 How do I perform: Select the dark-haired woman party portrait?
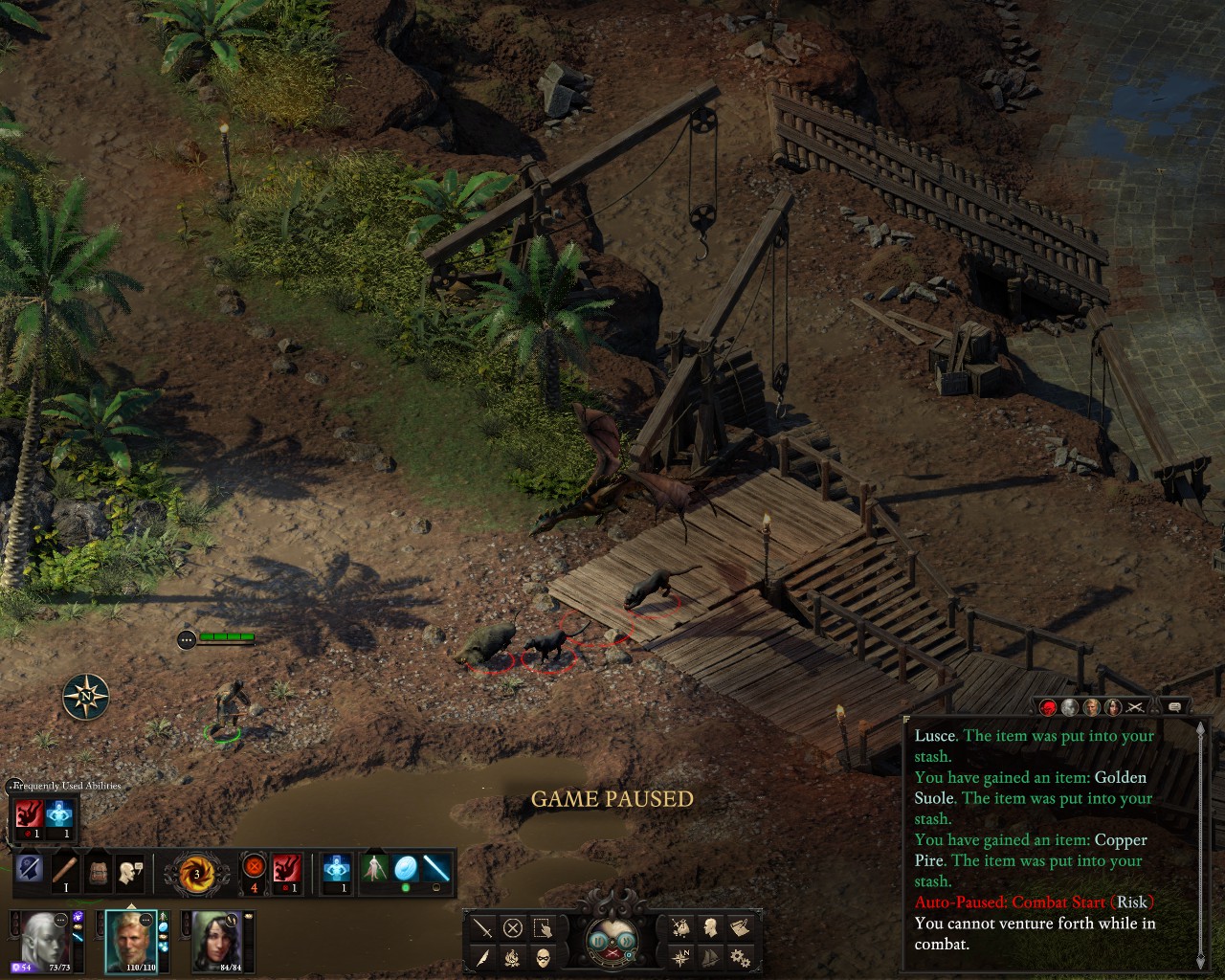click(x=216, y=939)
